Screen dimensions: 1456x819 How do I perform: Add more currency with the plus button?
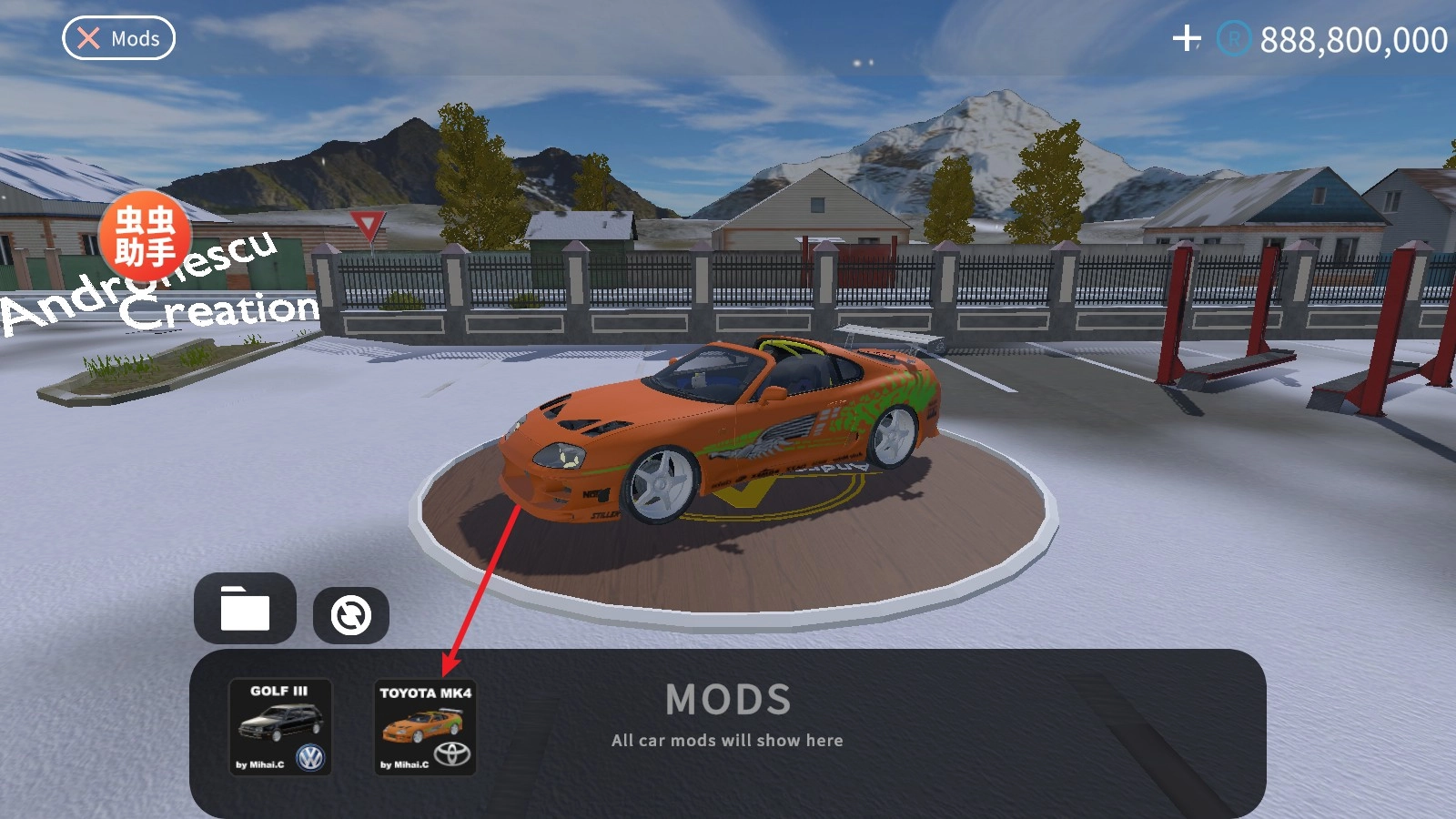[1187, 38]
